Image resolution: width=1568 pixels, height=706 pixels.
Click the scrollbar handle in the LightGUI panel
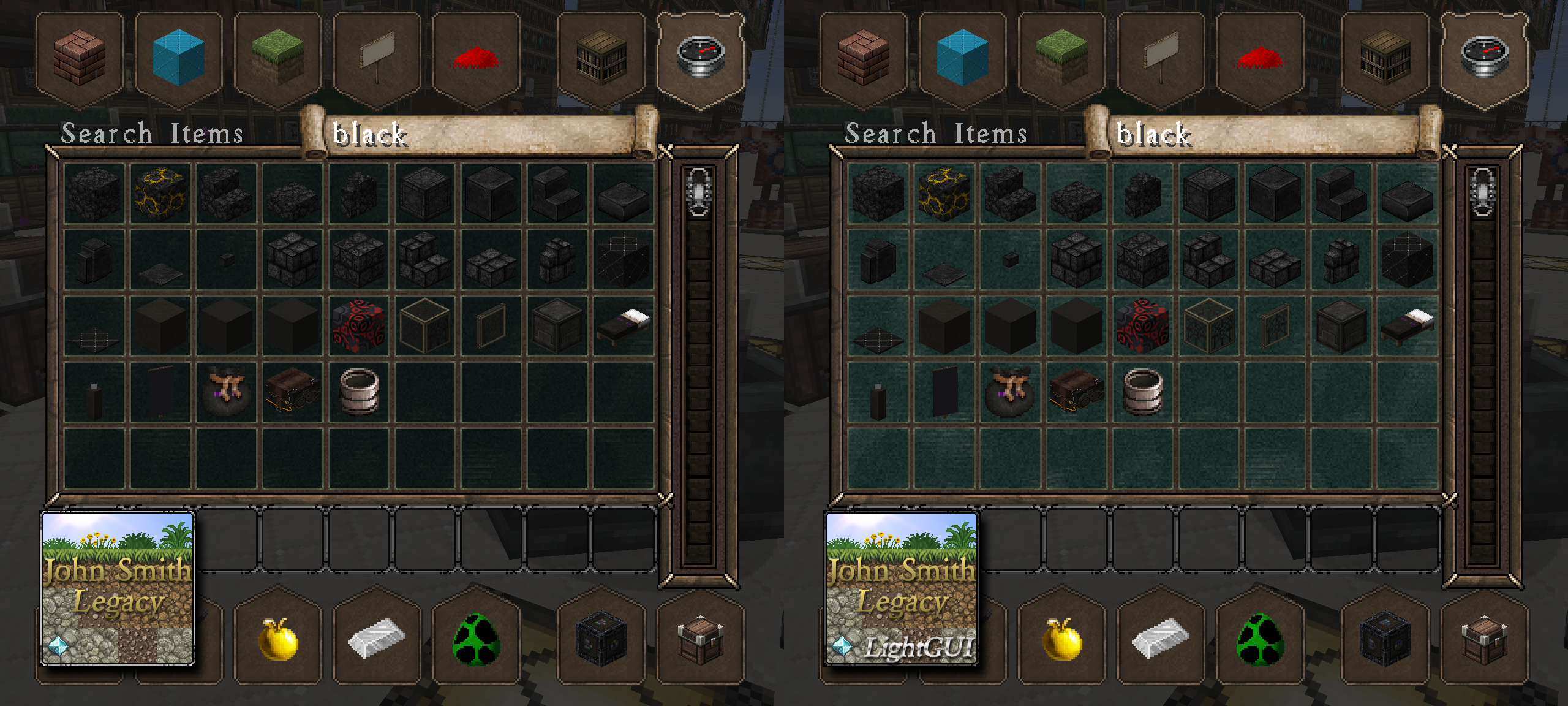1483,192
